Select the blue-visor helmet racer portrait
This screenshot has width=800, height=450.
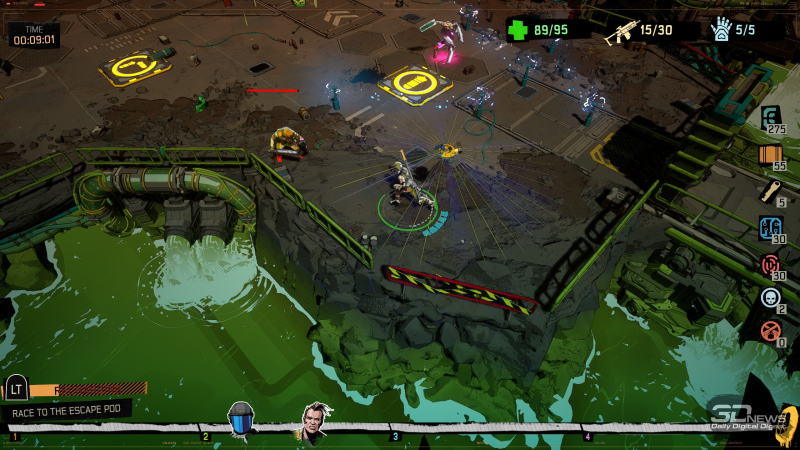click(241, 417)
